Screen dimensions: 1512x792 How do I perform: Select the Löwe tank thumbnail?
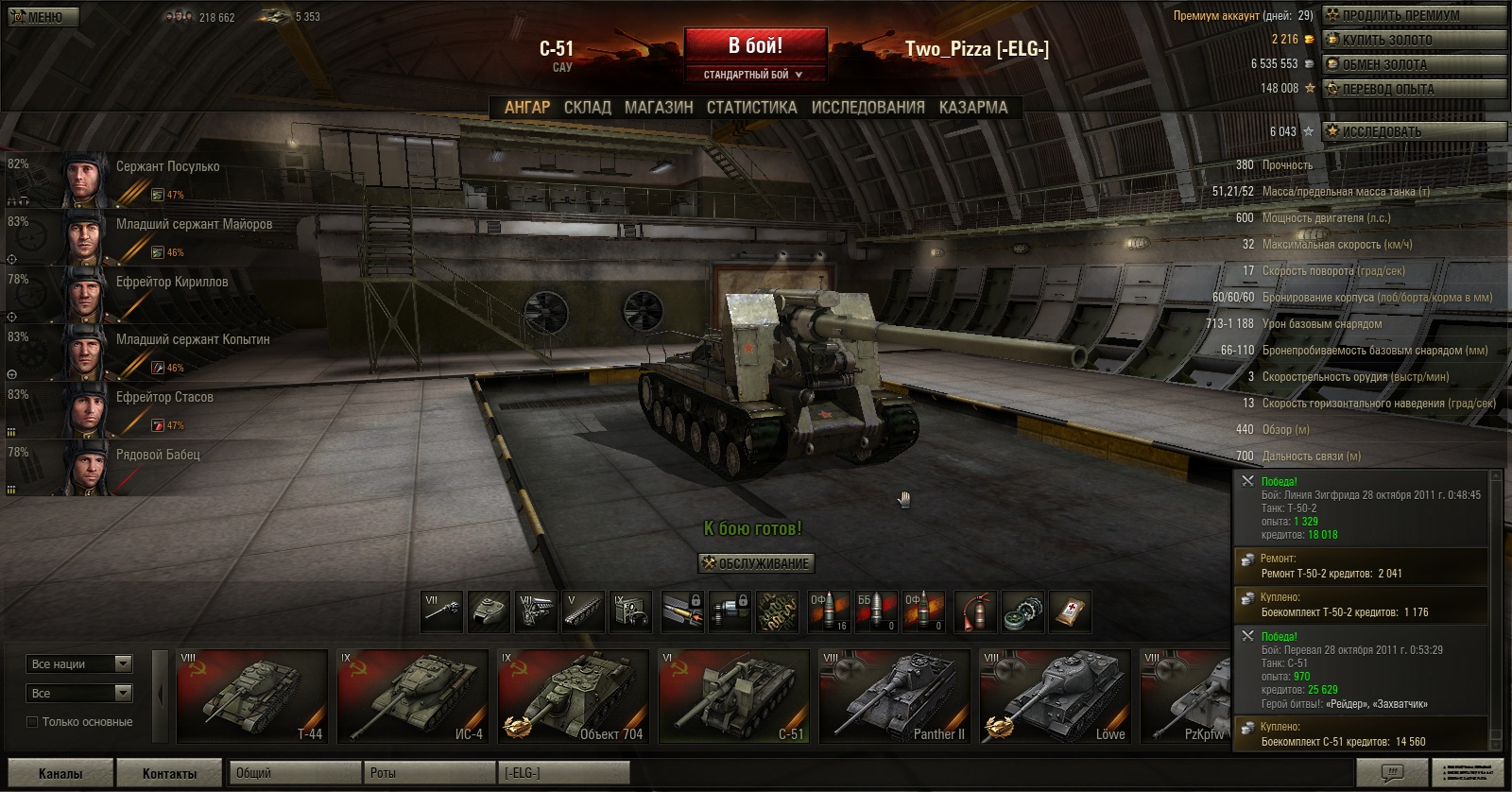pos(1056,696)
